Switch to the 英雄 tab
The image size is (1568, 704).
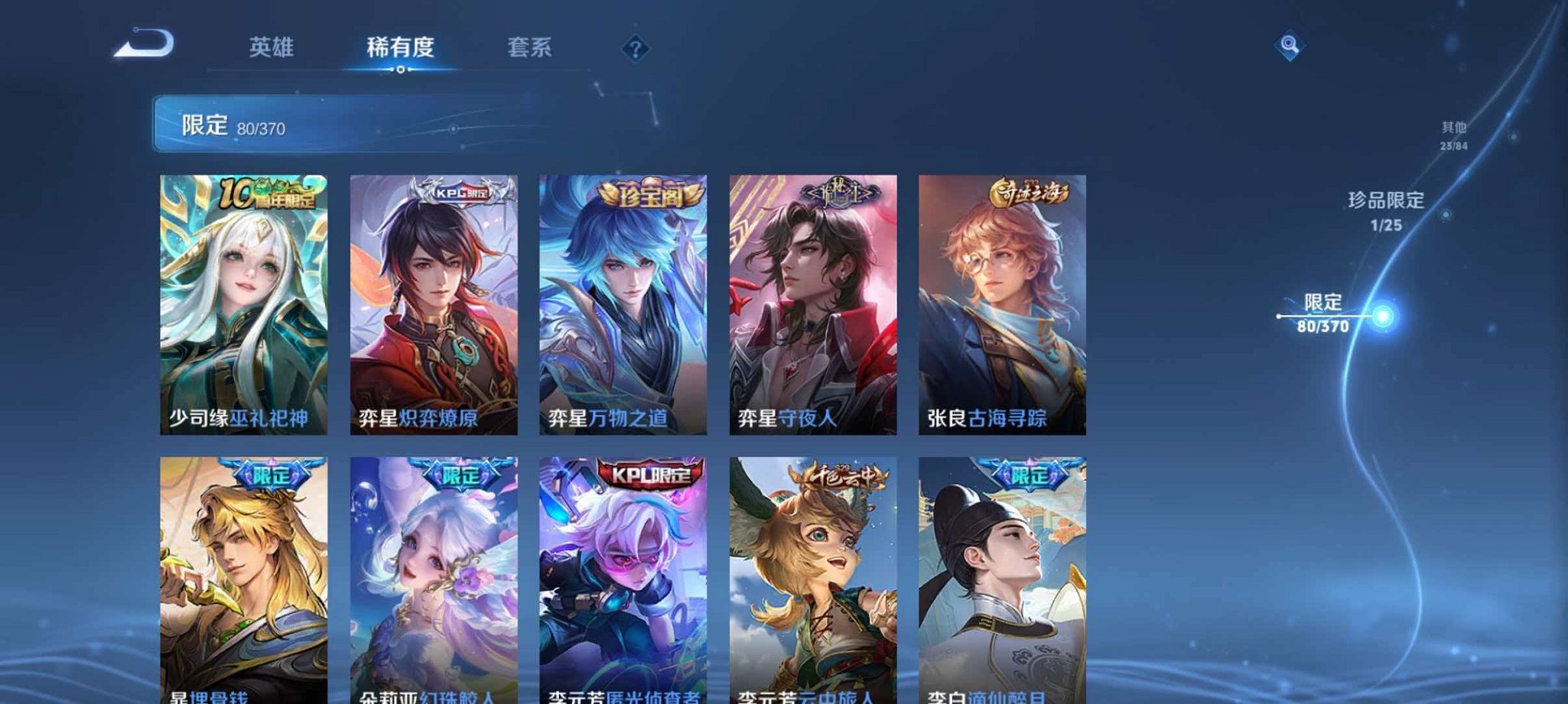[273, 47]
